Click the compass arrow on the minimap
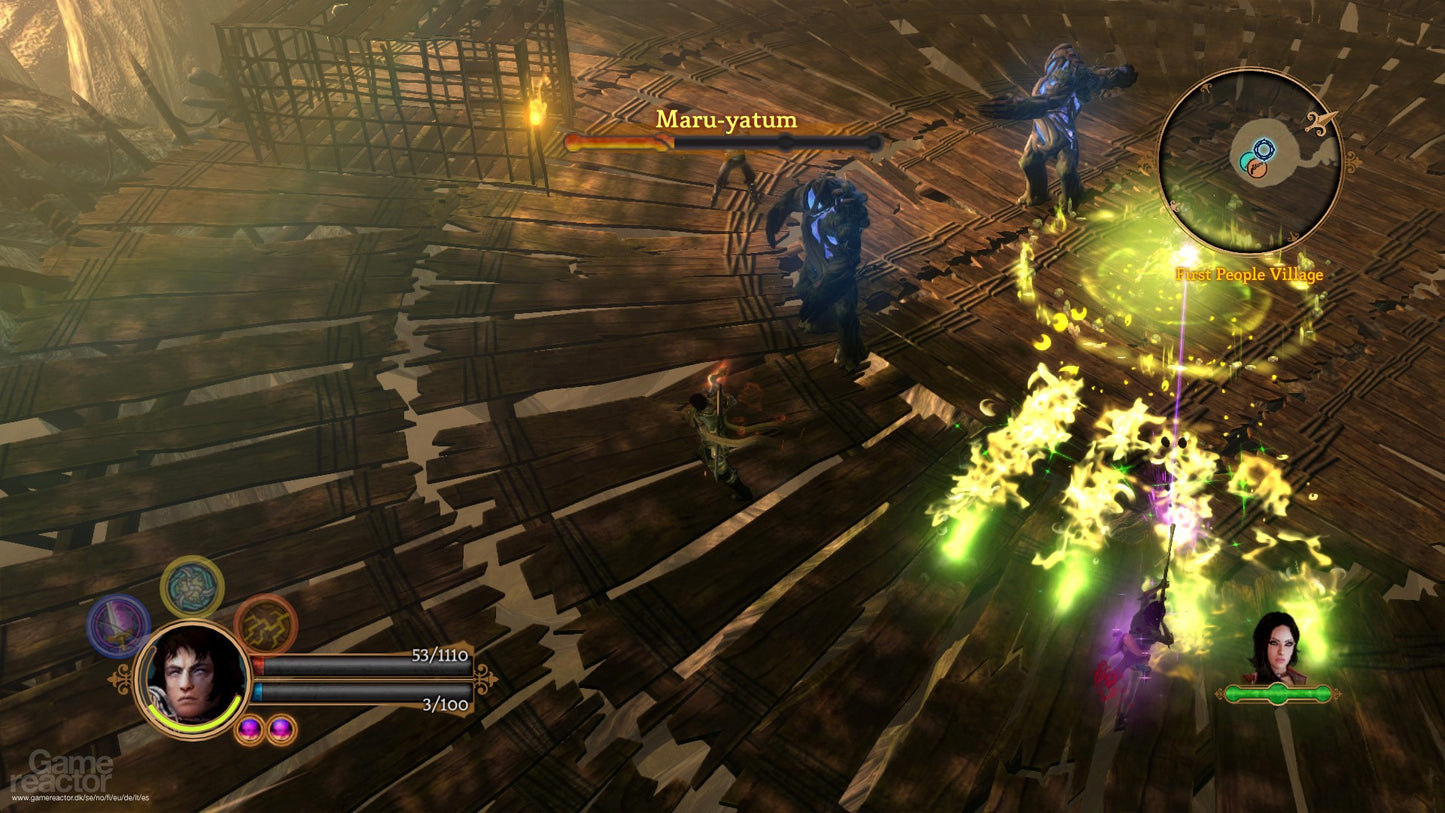The height and width of the screenshot is (813, 1445). click(x=1320, y=123)
